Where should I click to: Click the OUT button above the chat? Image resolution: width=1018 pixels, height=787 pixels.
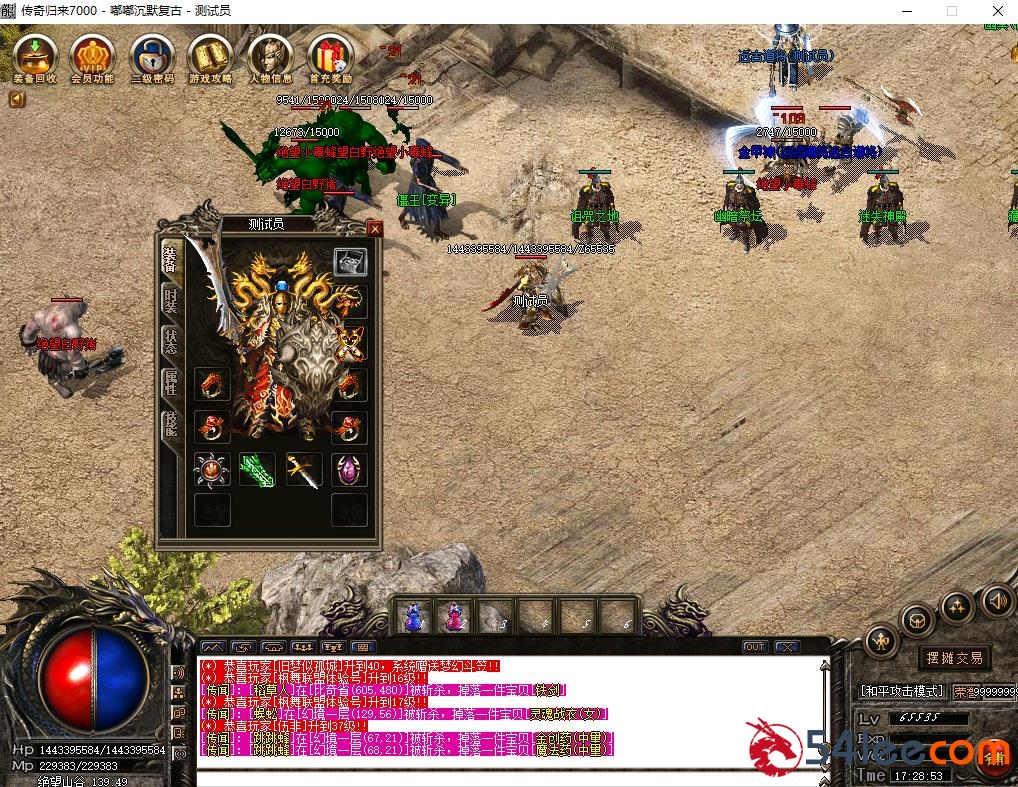[x=754, y=647]
